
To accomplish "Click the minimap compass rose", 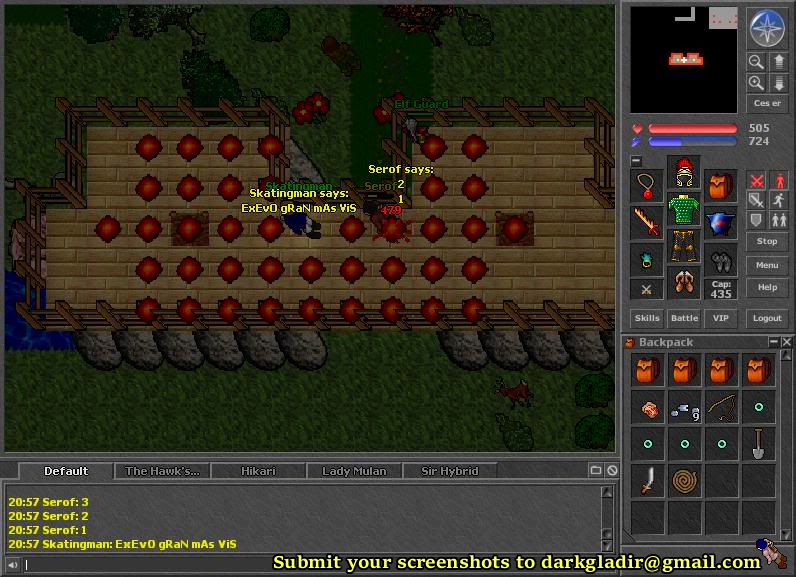I will point(767,28).
